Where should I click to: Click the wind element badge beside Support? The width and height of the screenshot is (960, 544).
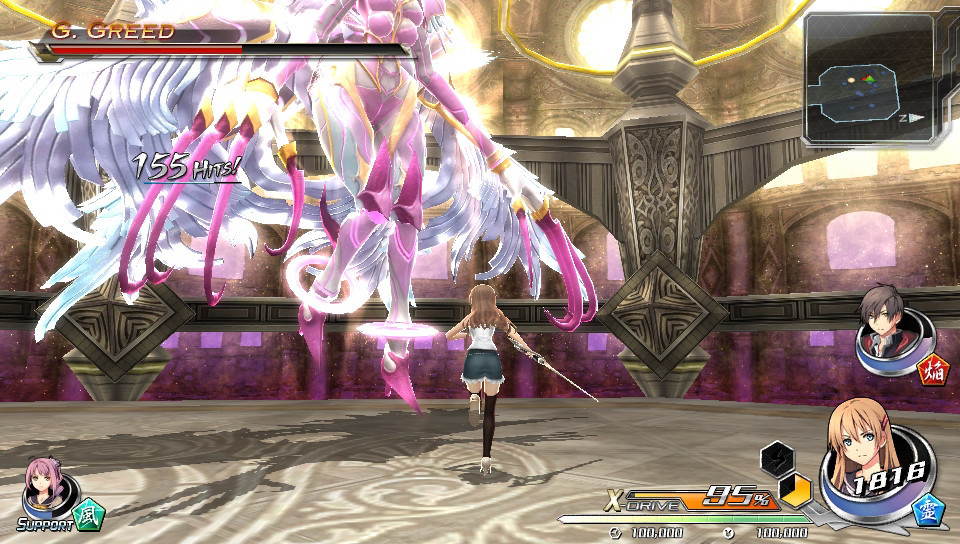[89, 512]
